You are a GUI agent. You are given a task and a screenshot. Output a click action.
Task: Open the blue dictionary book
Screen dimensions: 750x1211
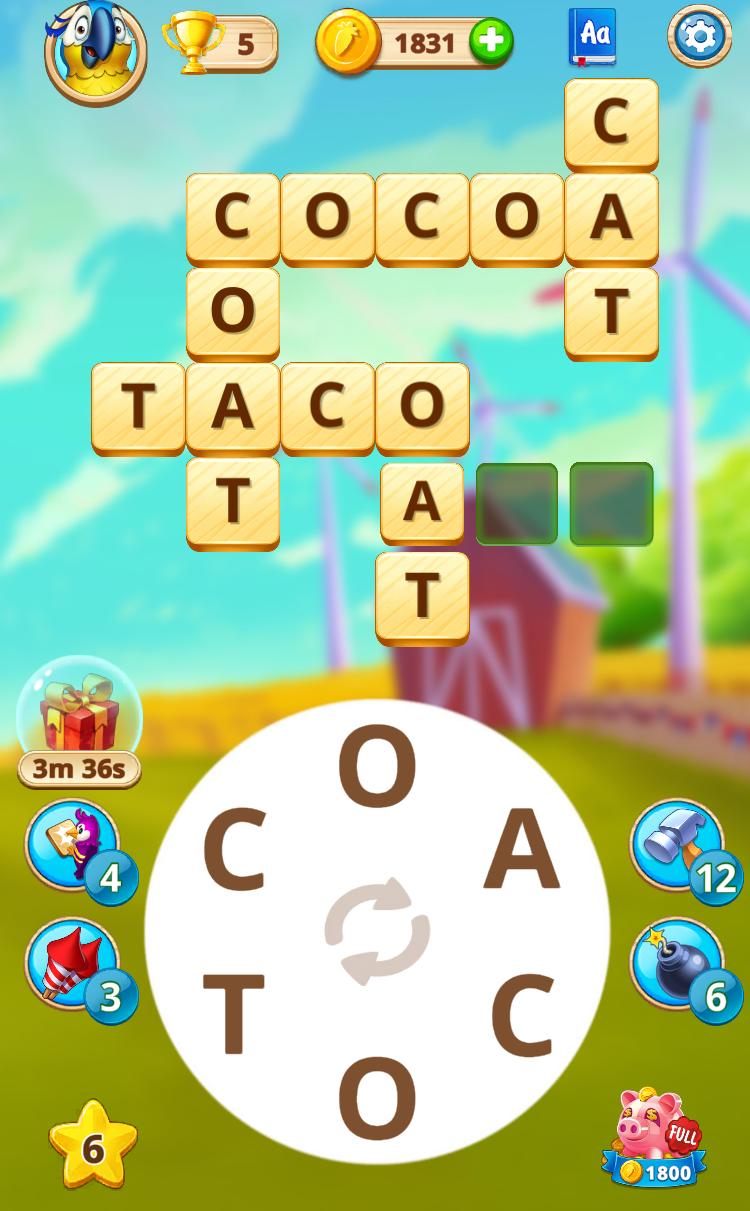coord(592,37)
